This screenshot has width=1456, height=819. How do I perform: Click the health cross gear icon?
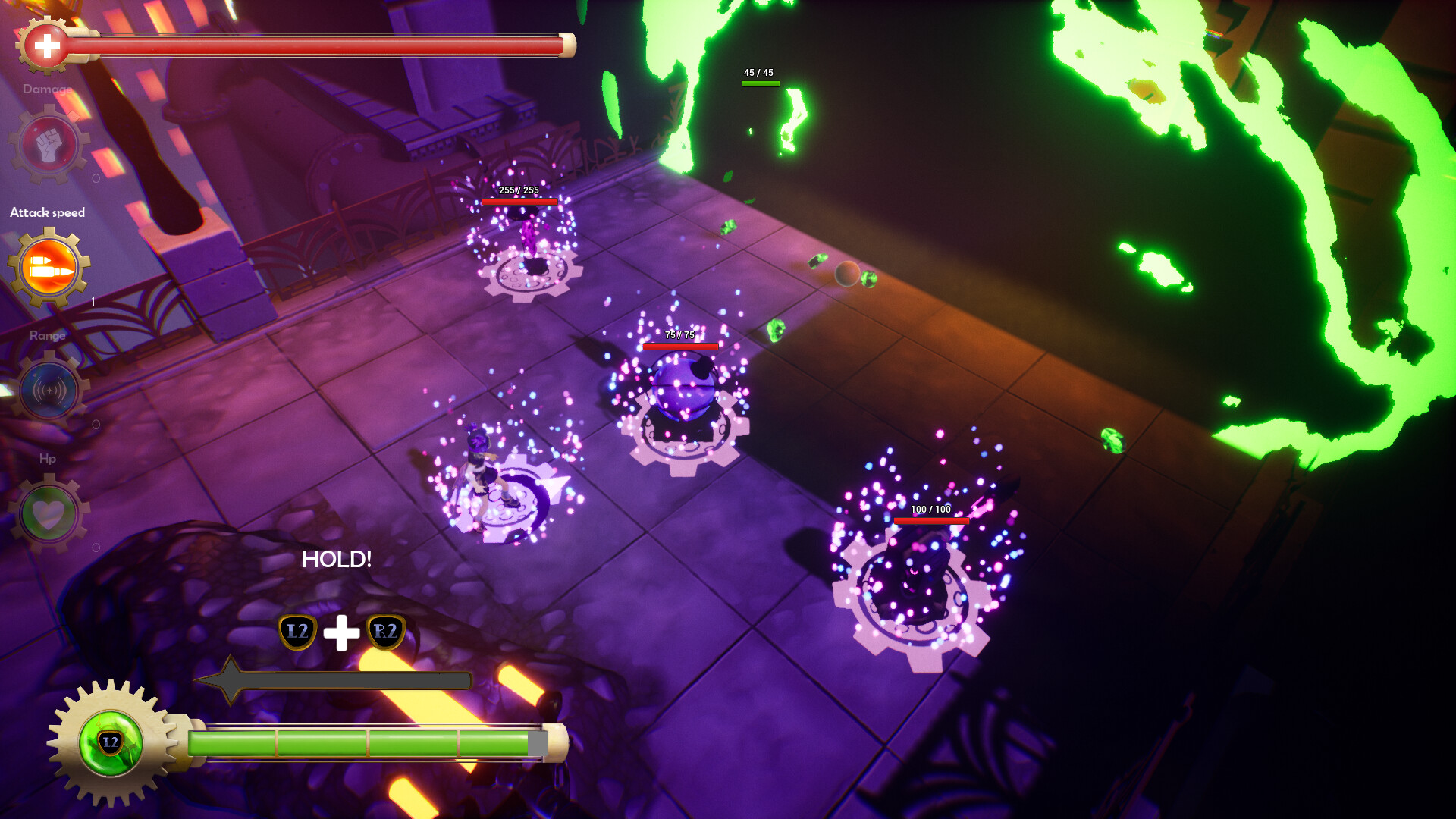point(45,44)
